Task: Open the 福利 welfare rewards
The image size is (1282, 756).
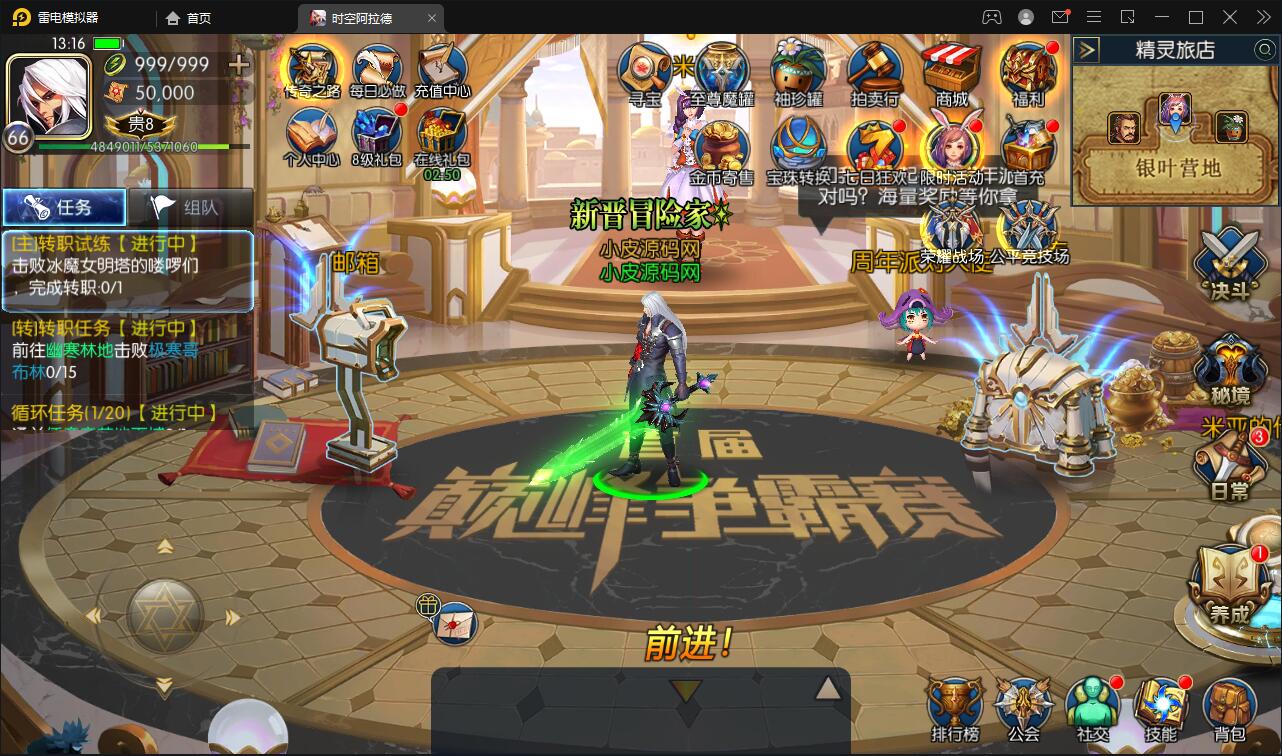Action: (x=1028, y=70)
